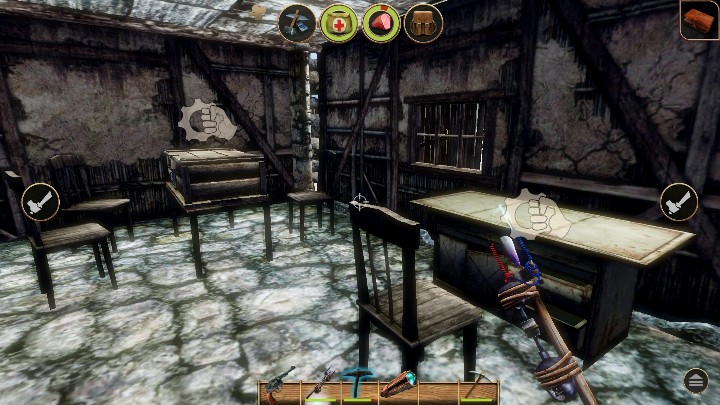
Task: Select the copper tube item slot
Action: click(x=396, y=383)
